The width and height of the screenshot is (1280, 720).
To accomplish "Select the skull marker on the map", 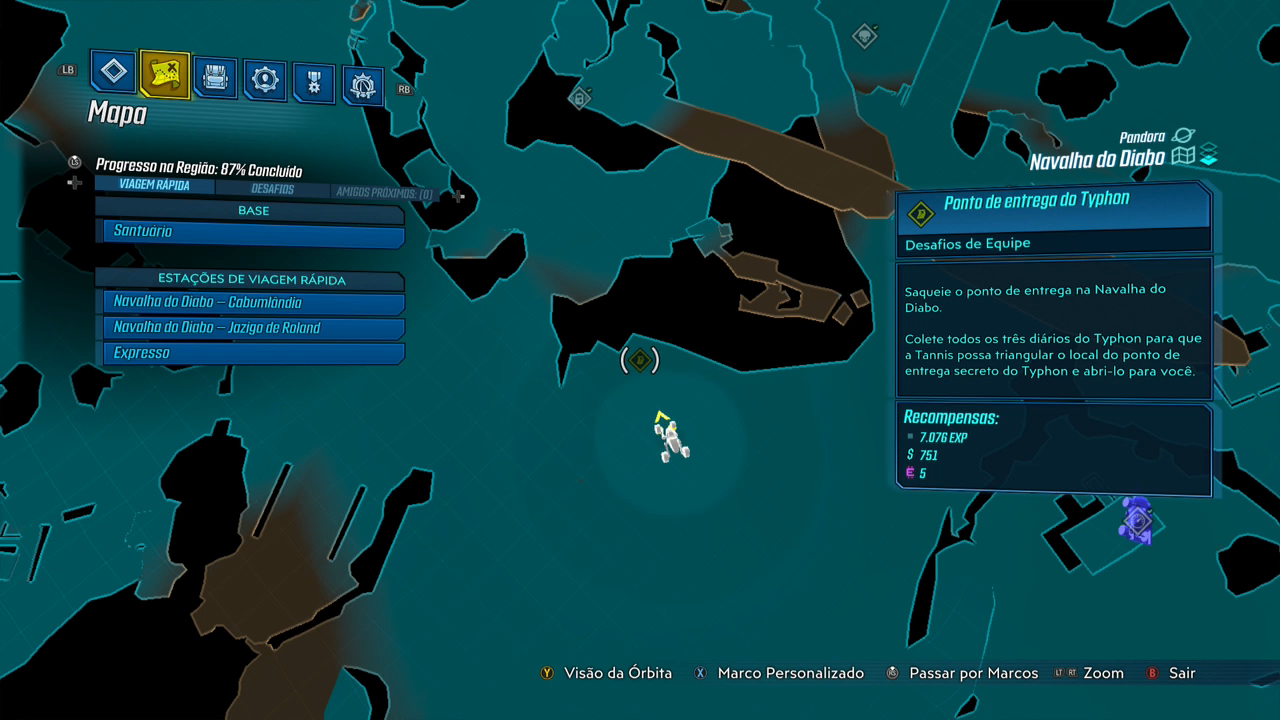I will click(x=864, y=37).
